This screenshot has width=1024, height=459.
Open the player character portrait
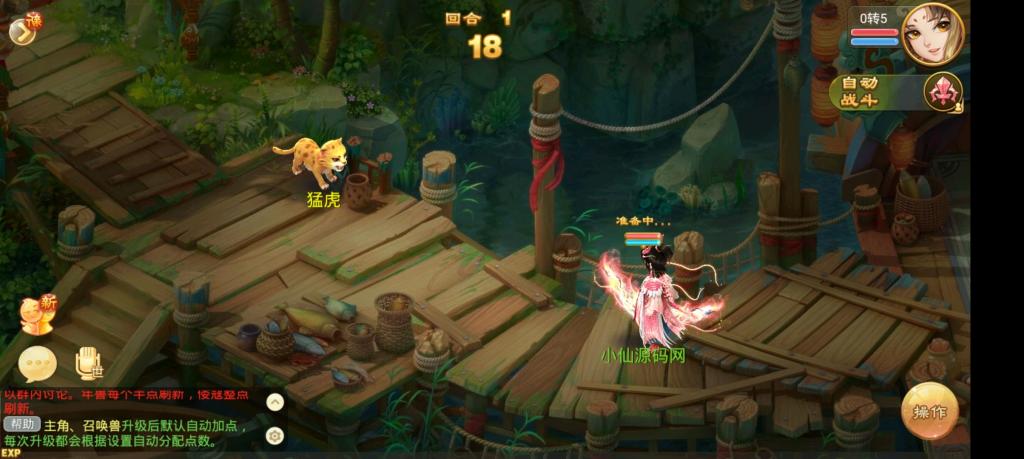point(932,34)
